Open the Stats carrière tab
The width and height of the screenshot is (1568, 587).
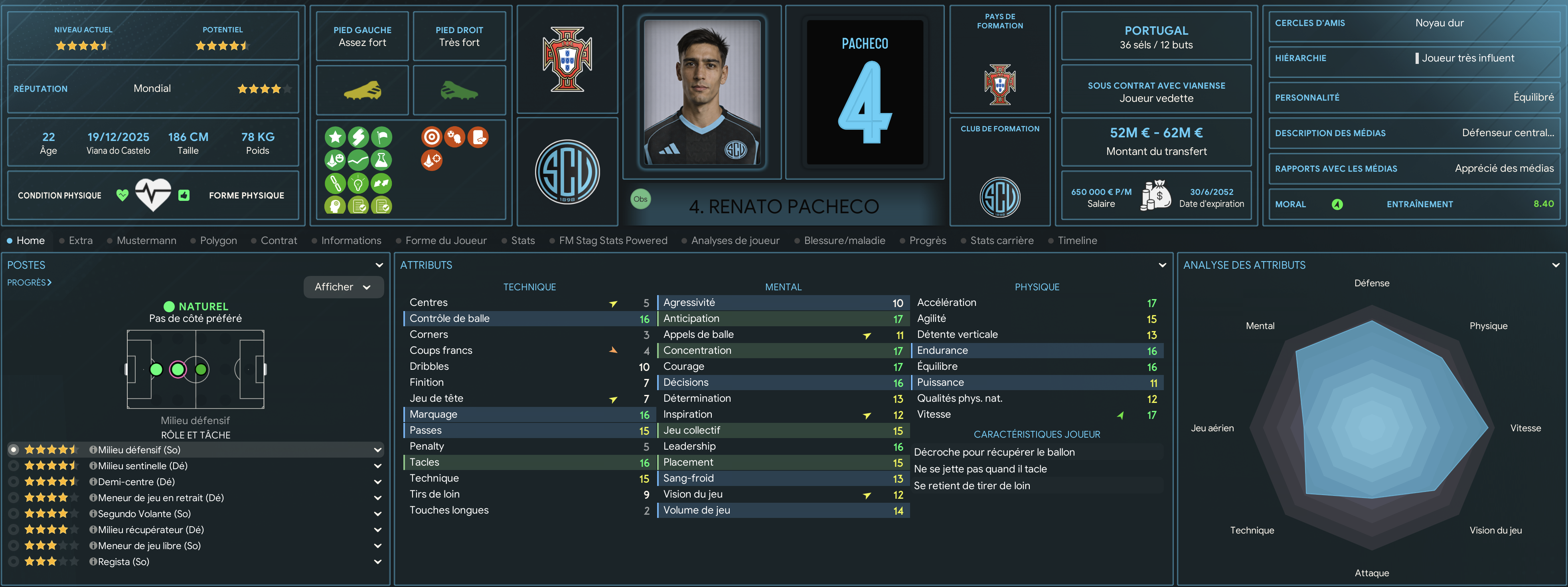[x=1001, y=240]
